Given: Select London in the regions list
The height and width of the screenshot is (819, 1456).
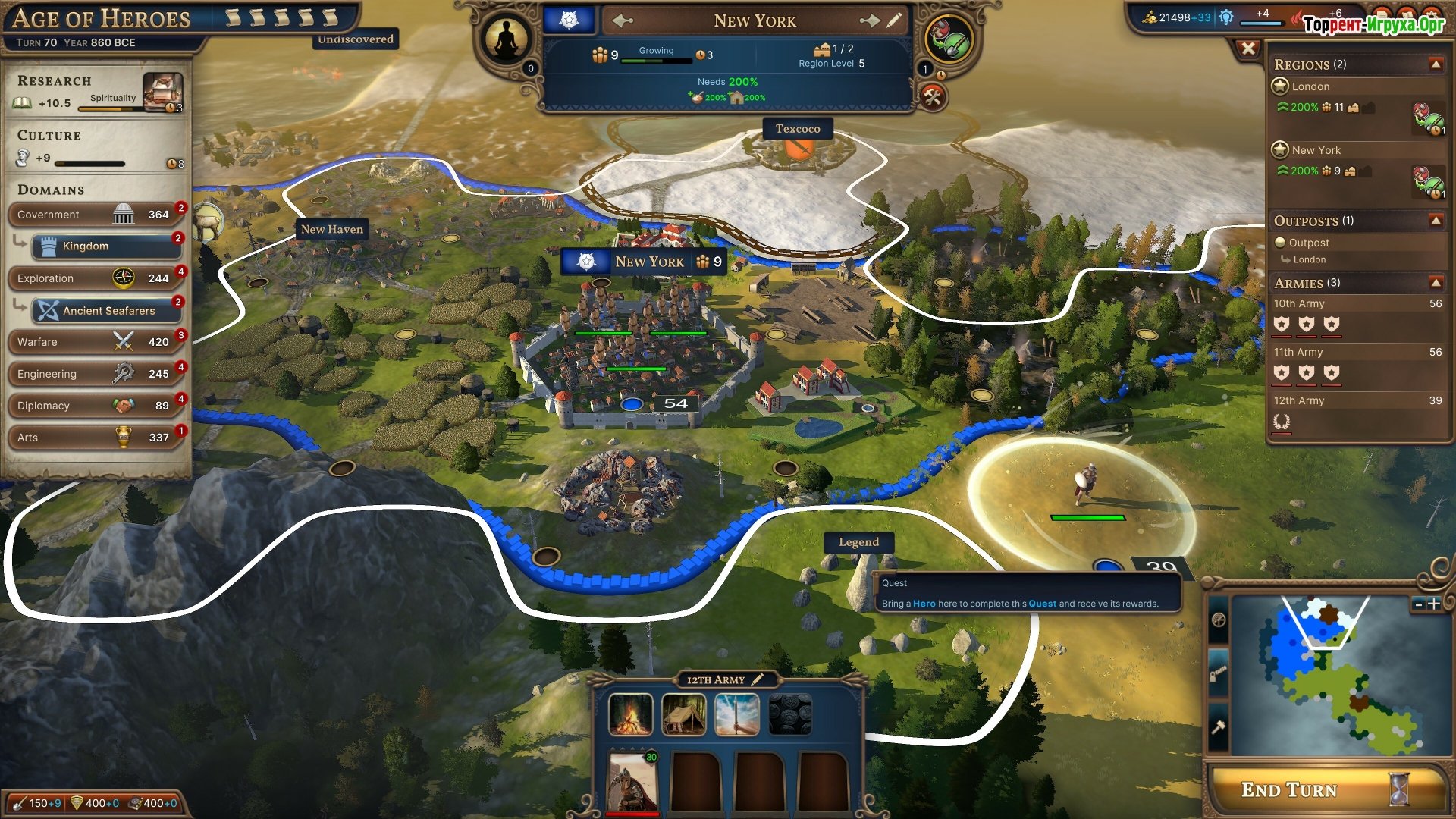Looking at the screenshot, I should (x=1310, y=86).
